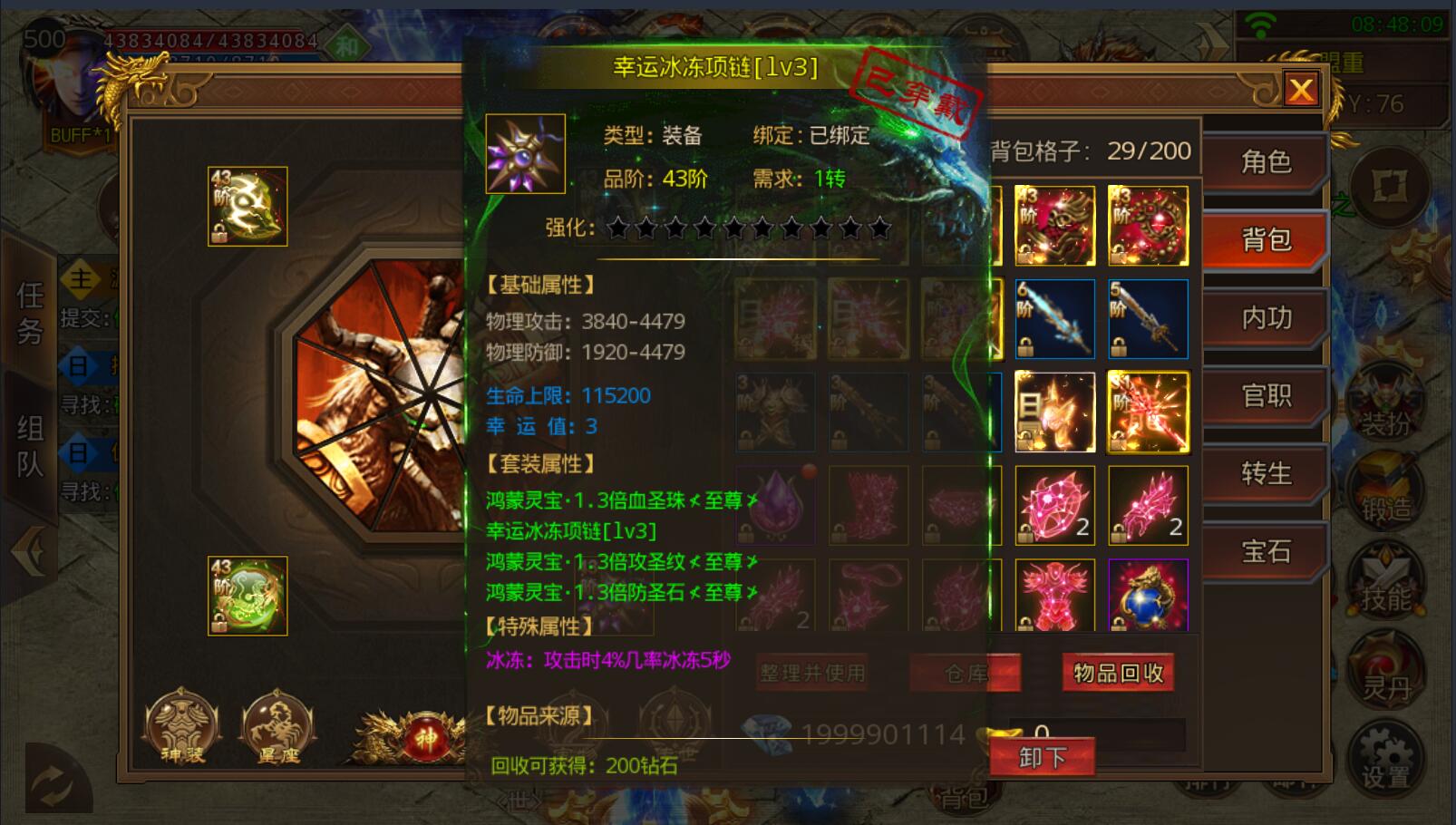This screenshot has height=825, width=1456.
Task: Click the 物品回收 item recycle button
Action: pos(1118,673)
